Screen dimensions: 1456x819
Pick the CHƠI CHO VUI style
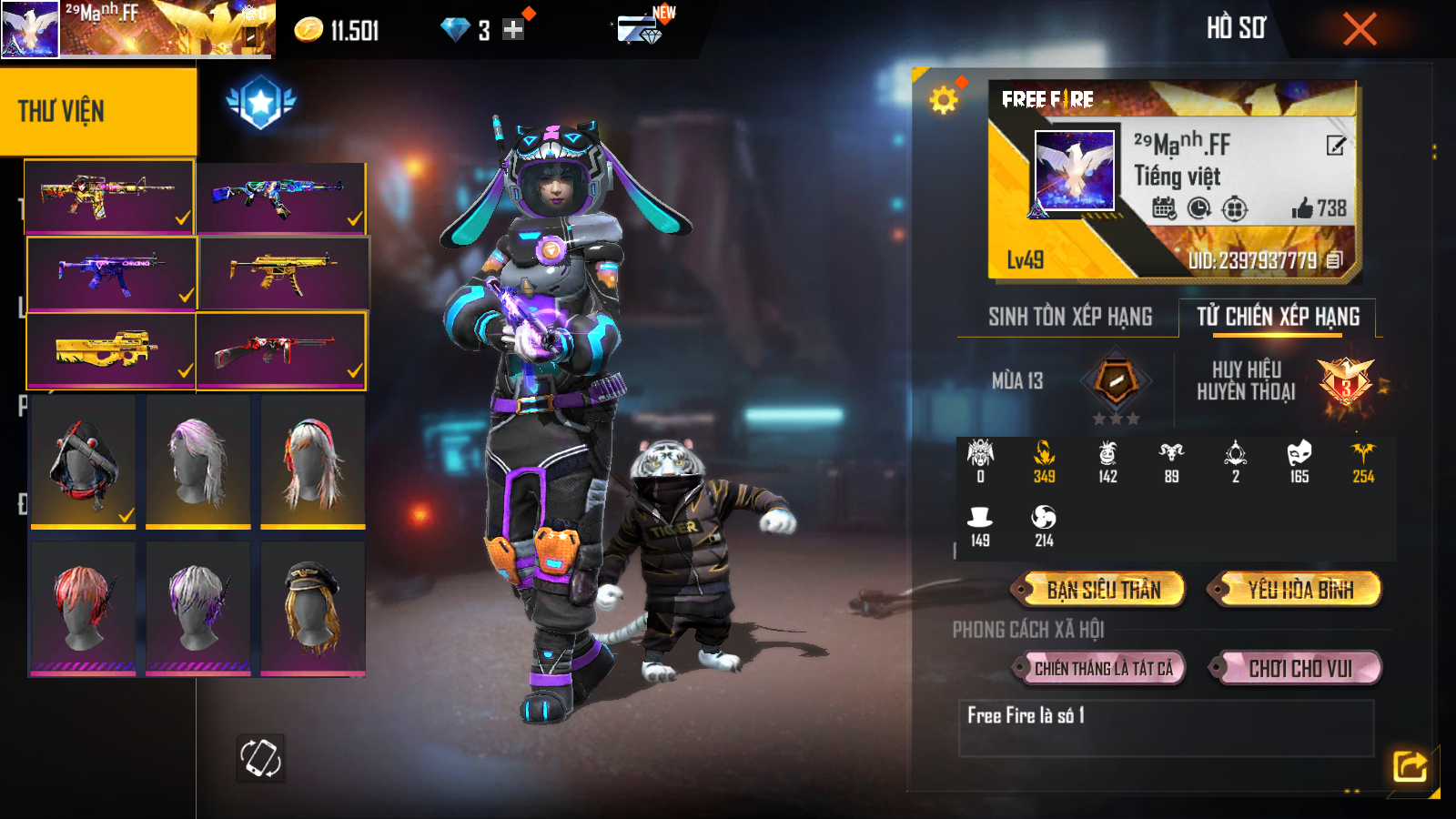click(x=1299, y=669)
